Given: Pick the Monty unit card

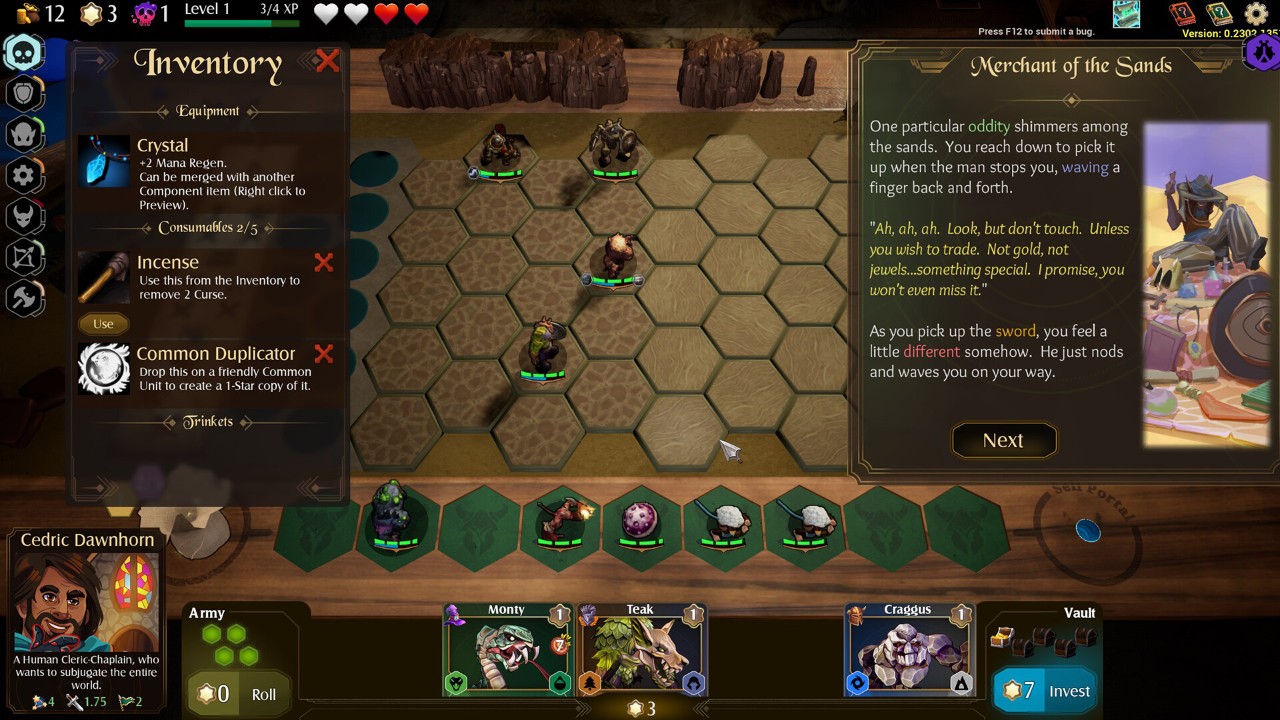Looking at the screenshot, I should pyautogui.click(x=508, y=651).
